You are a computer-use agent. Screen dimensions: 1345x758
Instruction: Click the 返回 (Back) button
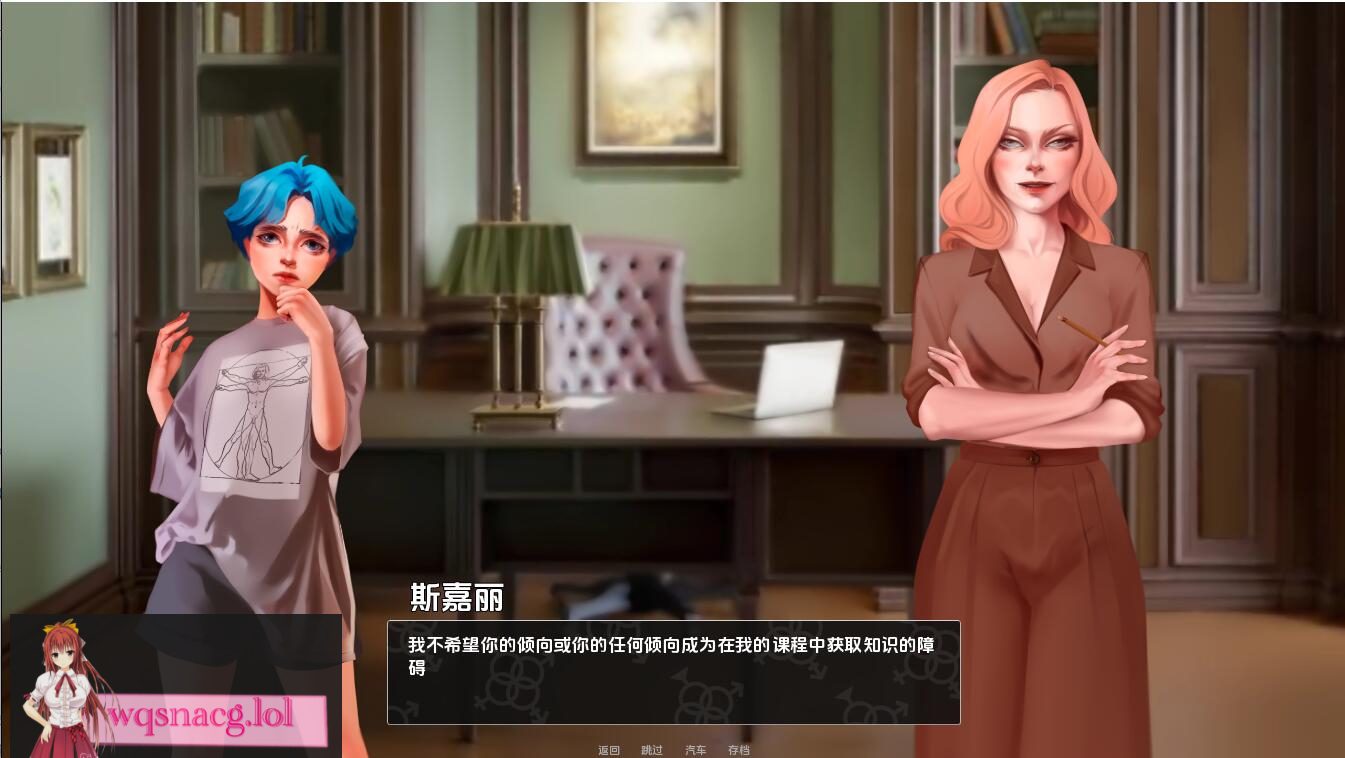pos(608,750)
